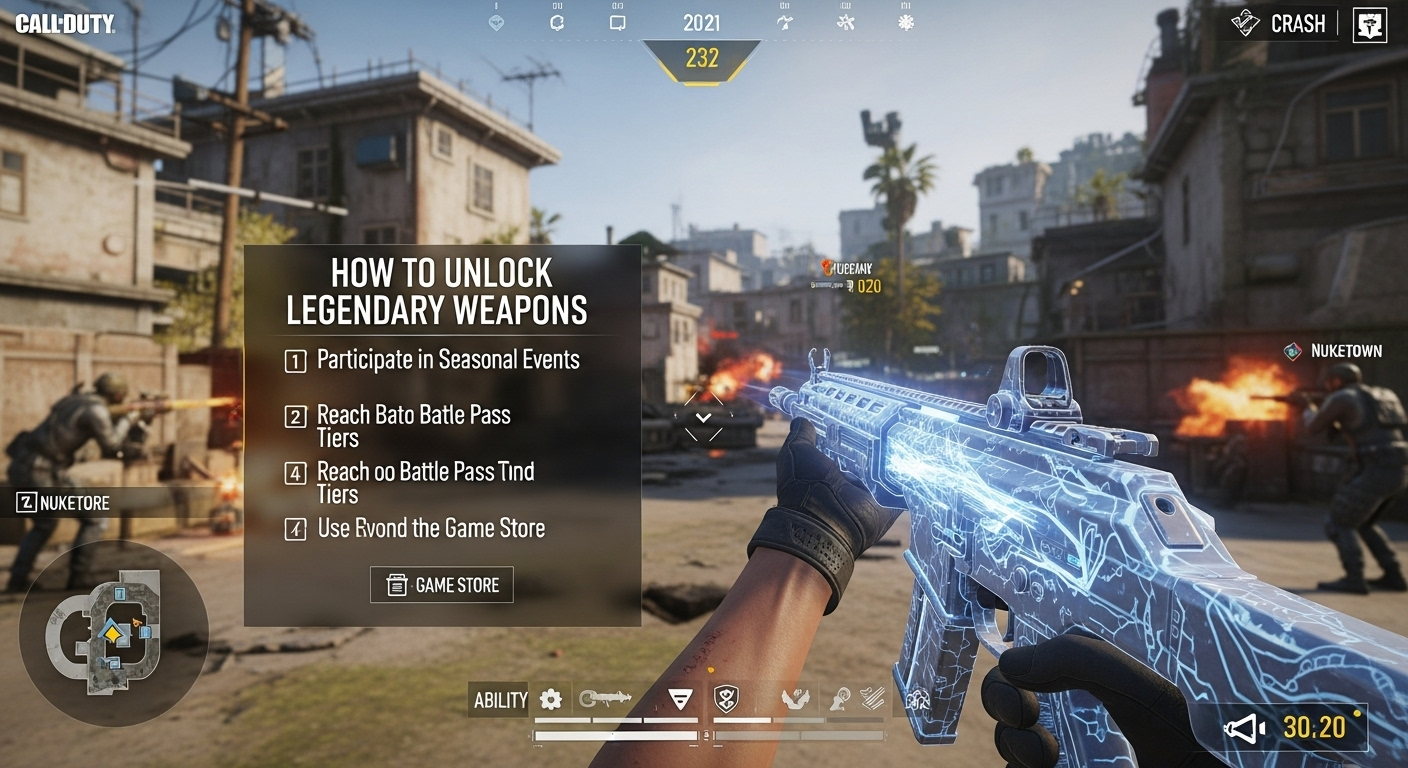This screenshot has width=1408, height=768.
Task: Click the GAME STORE button
Action: [440, 584]
